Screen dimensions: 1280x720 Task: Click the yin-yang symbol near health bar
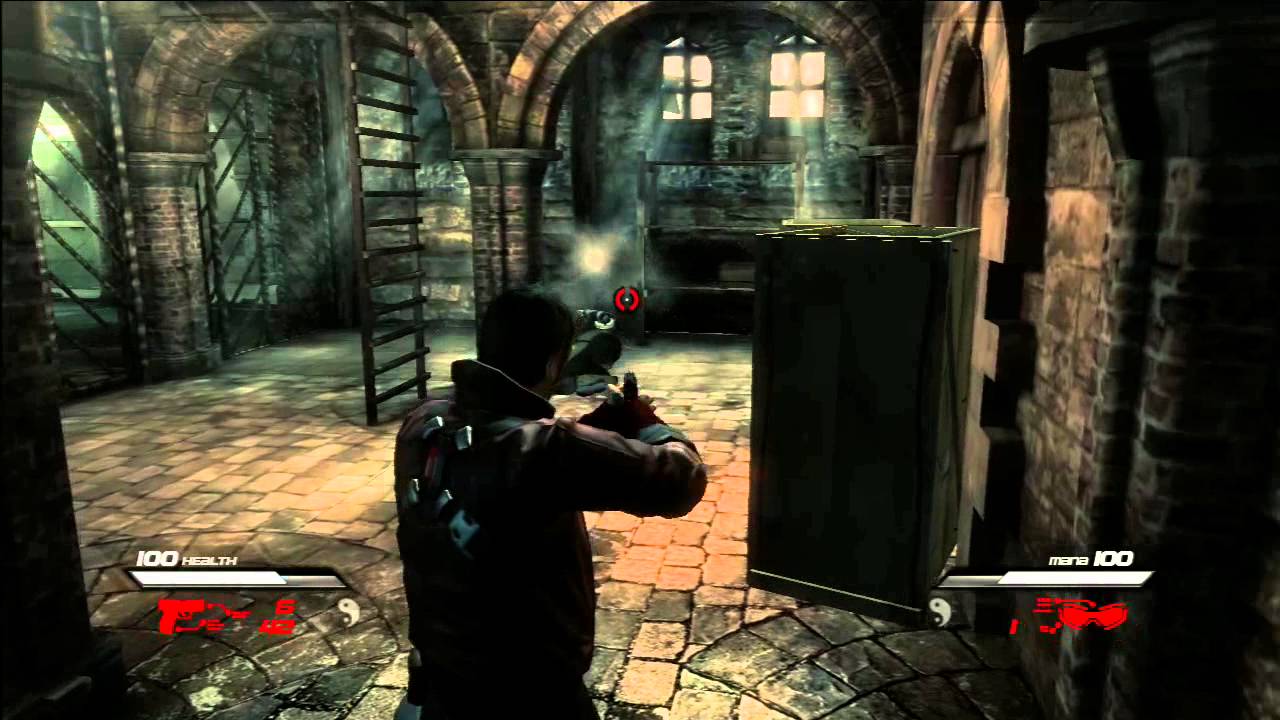coord(349,614)
